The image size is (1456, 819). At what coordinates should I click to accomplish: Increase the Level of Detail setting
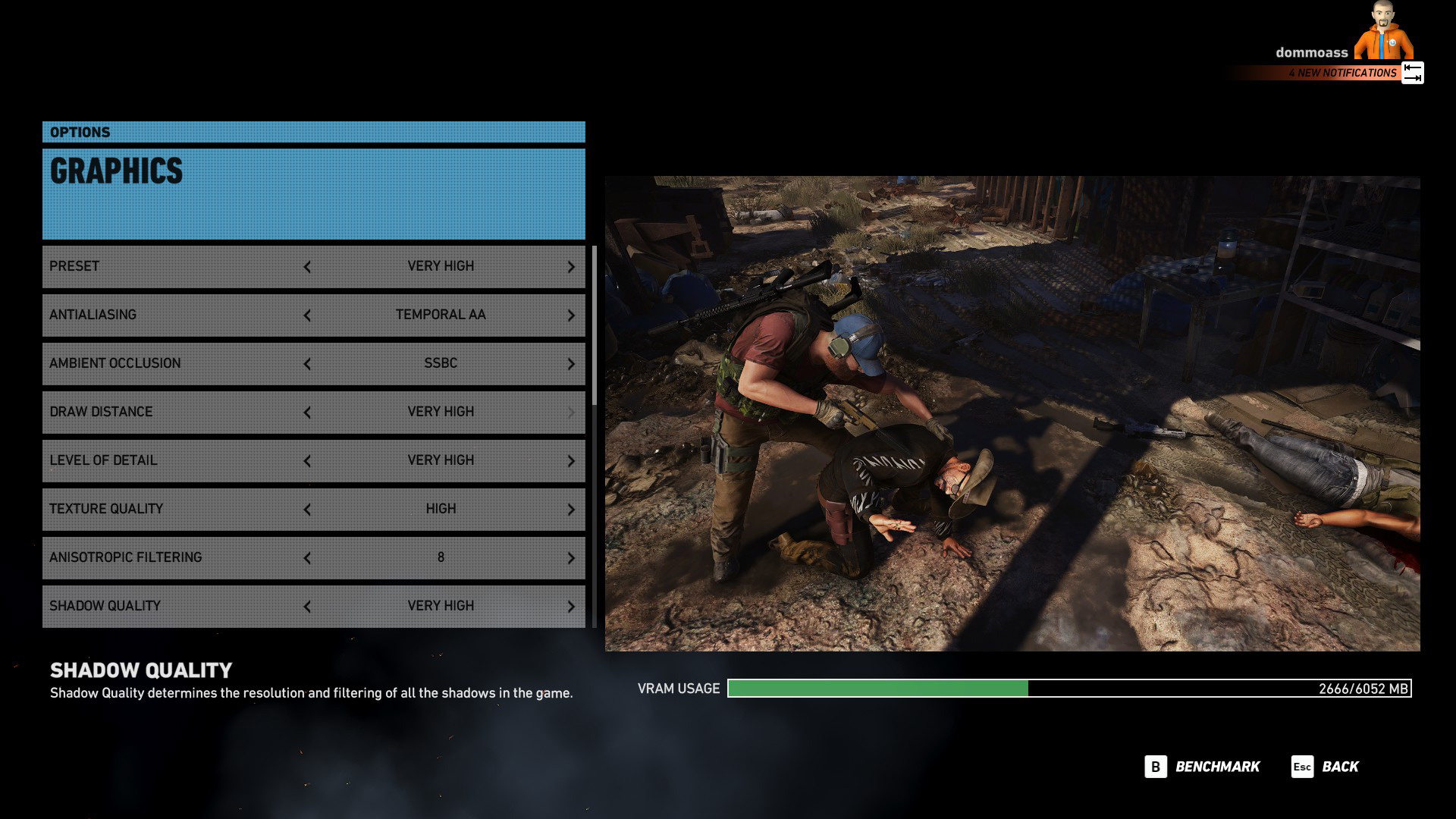571,461
